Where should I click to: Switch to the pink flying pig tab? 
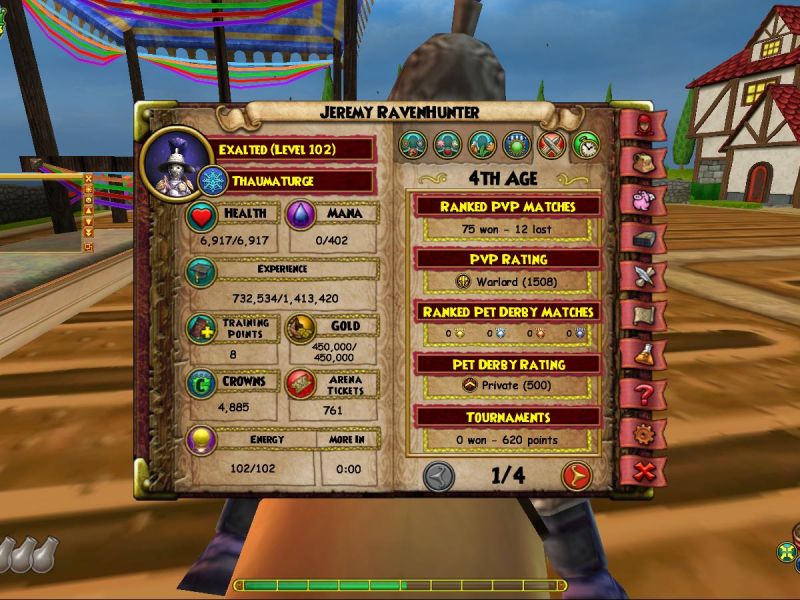click(643, 198)
